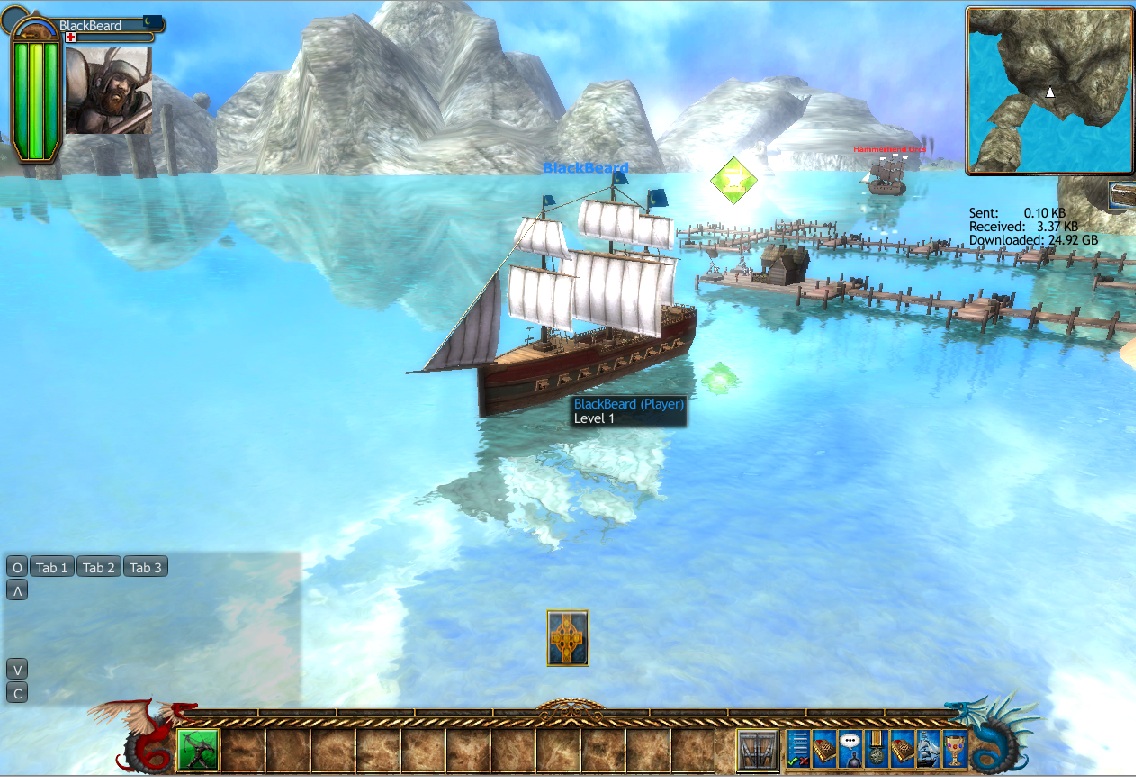Select BlackBeard's character portrait
Screen dimensions: 1136x777
[x=109, y=90]
